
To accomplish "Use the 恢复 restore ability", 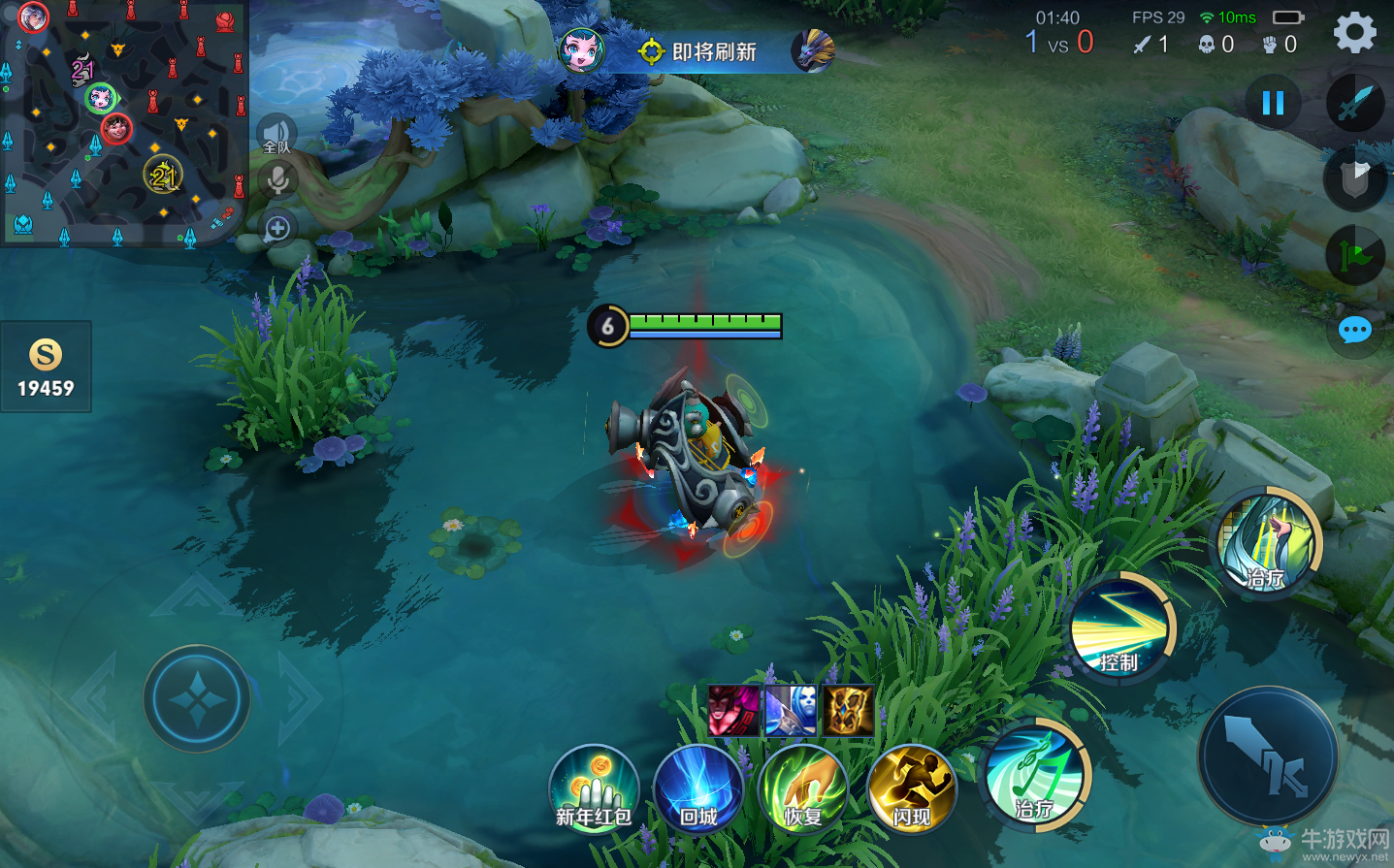I will pos(803,788).
